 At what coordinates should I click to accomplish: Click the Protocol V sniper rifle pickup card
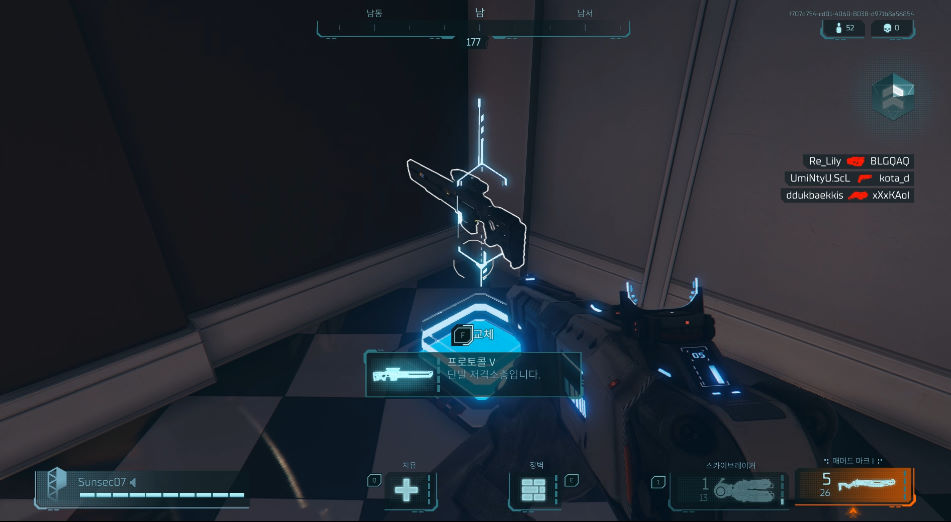pyautogui.click(x=472, y=374)
